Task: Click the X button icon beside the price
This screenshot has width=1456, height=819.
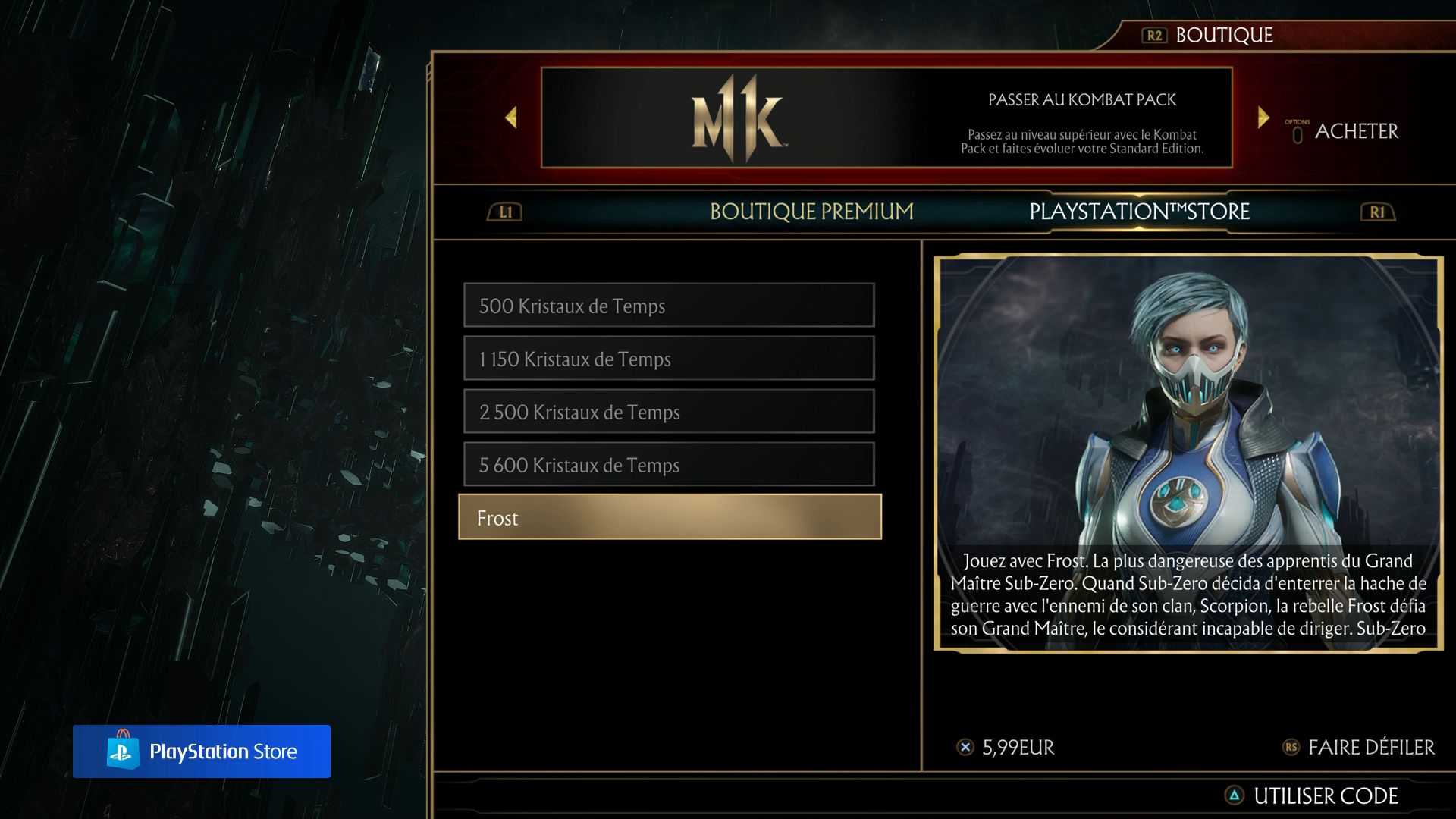Action: [964, 747]
